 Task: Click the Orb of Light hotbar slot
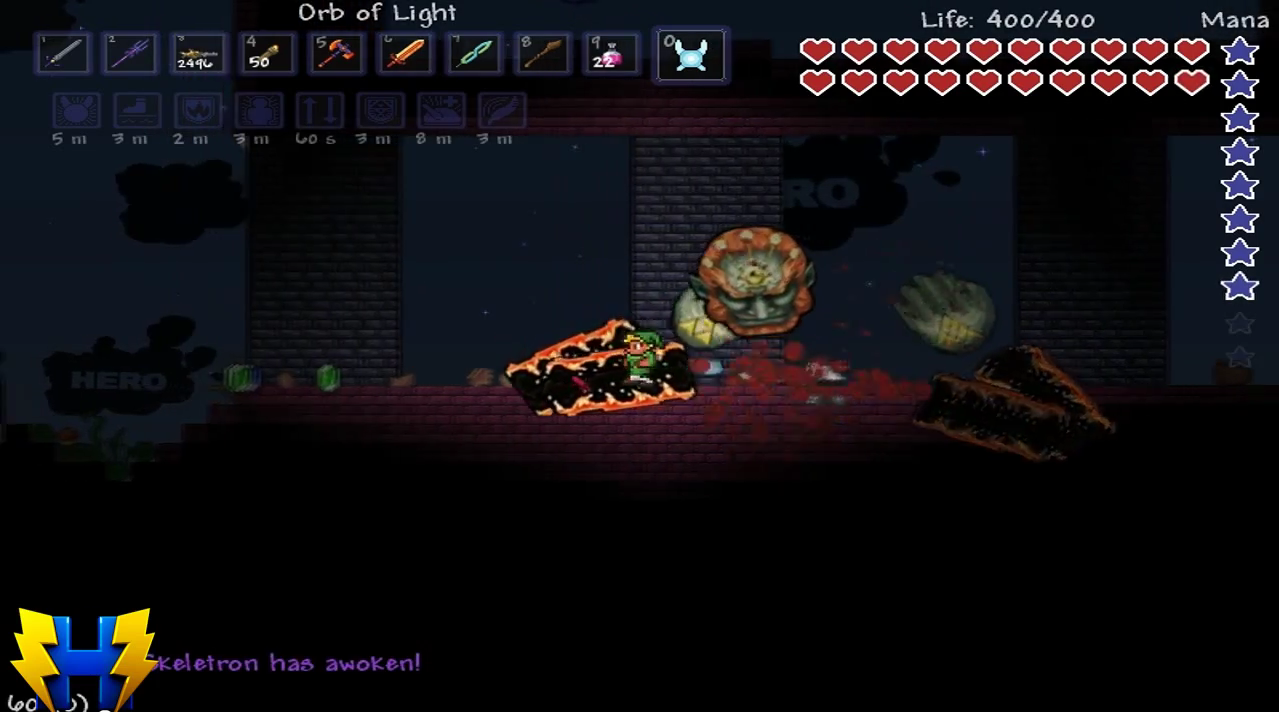[x=690, y=54]
